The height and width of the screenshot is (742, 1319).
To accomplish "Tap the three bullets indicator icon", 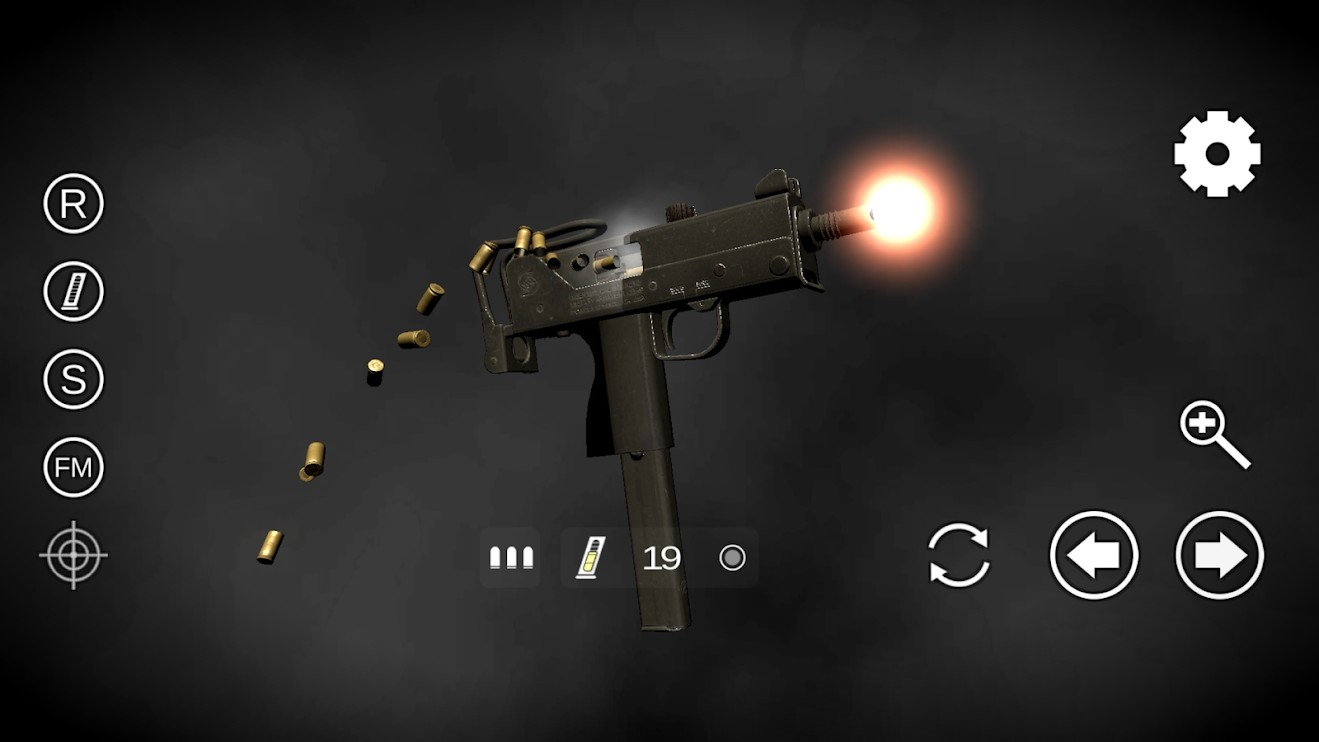I will coord(511,557).
